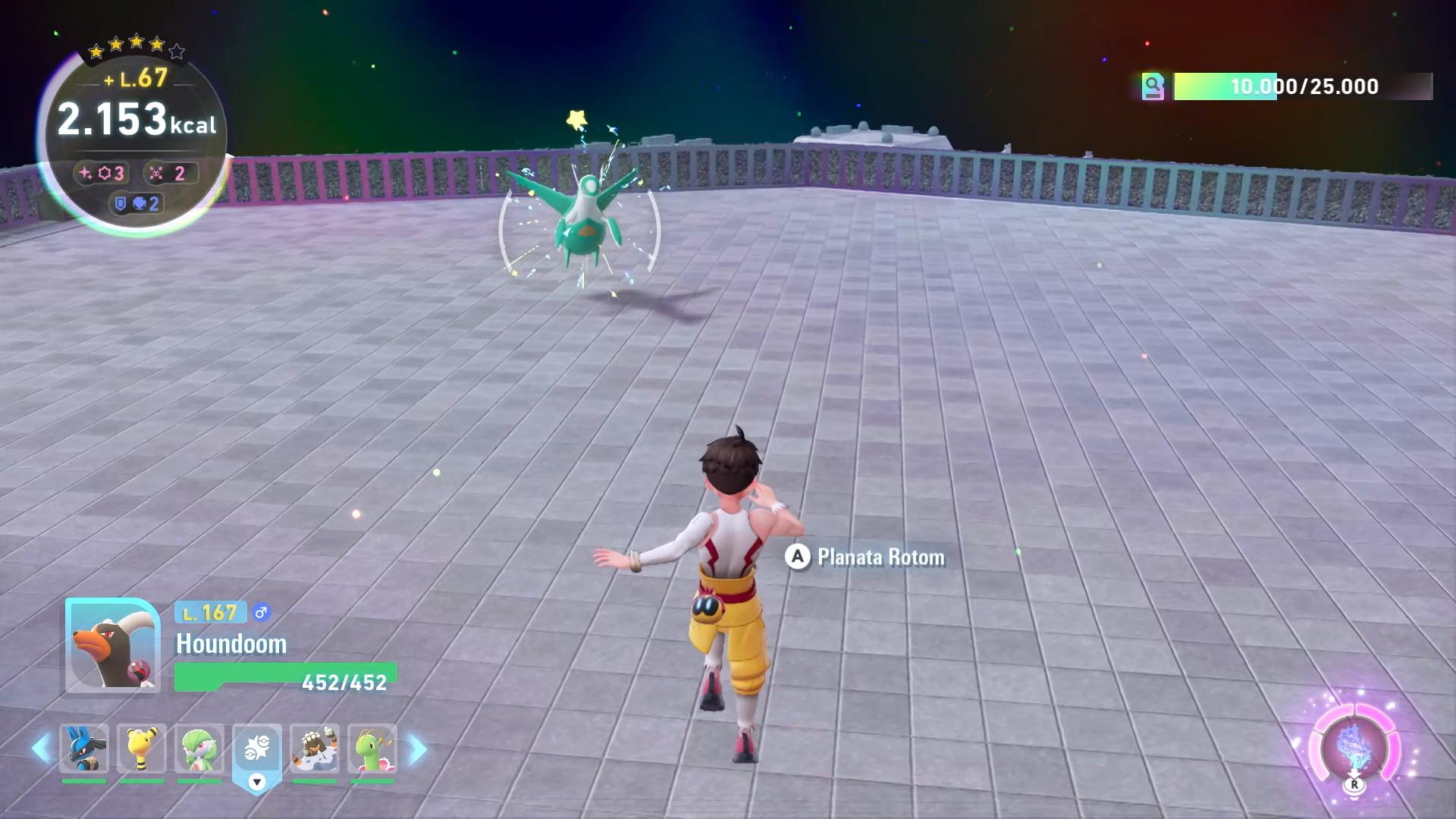The image size is (1456, 819).
Task: Open the active Houndoom portrait
Action: (x=112, y=645)
